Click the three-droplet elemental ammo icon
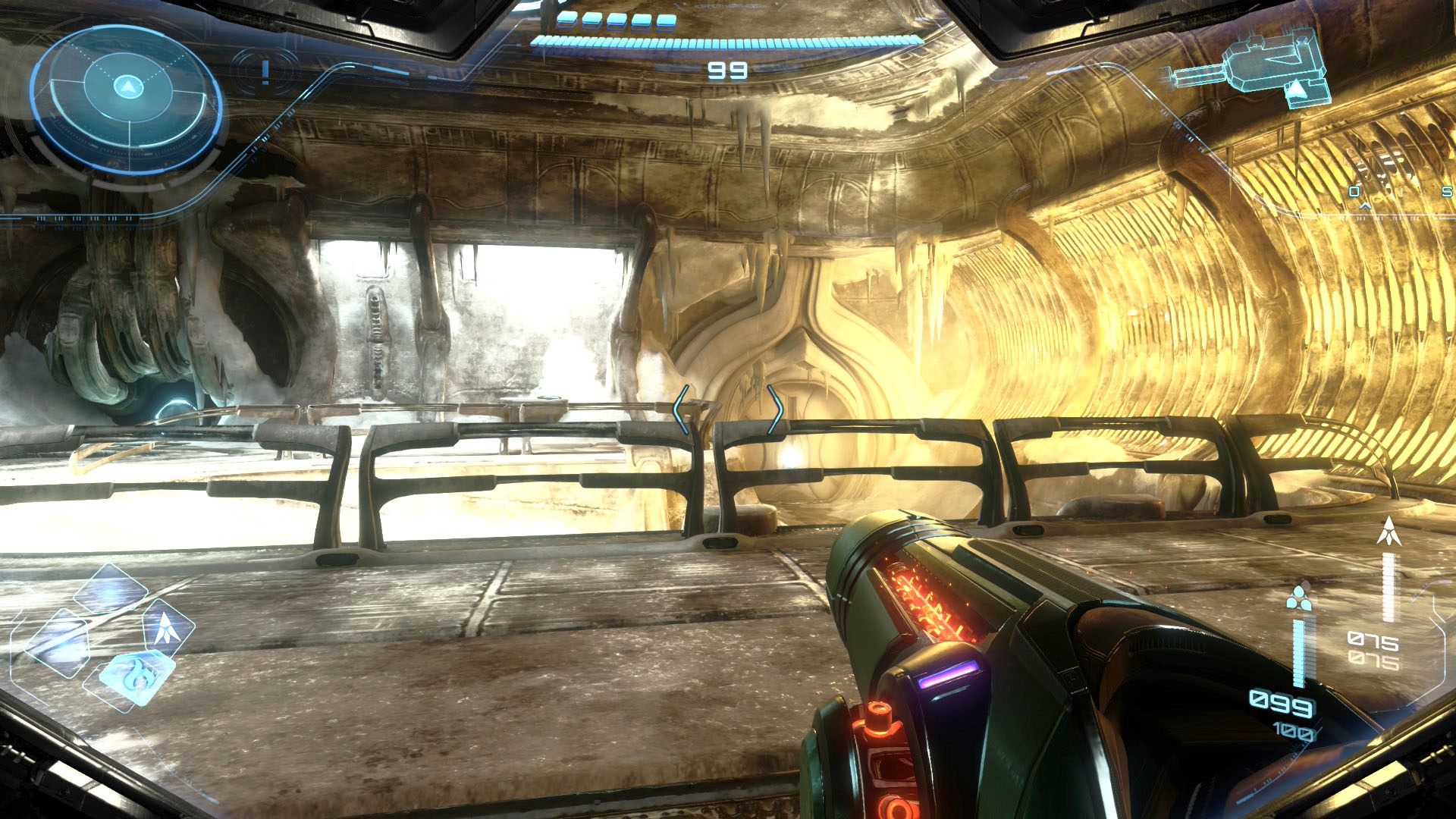Screen dimensions: 1456x819 1299,597
